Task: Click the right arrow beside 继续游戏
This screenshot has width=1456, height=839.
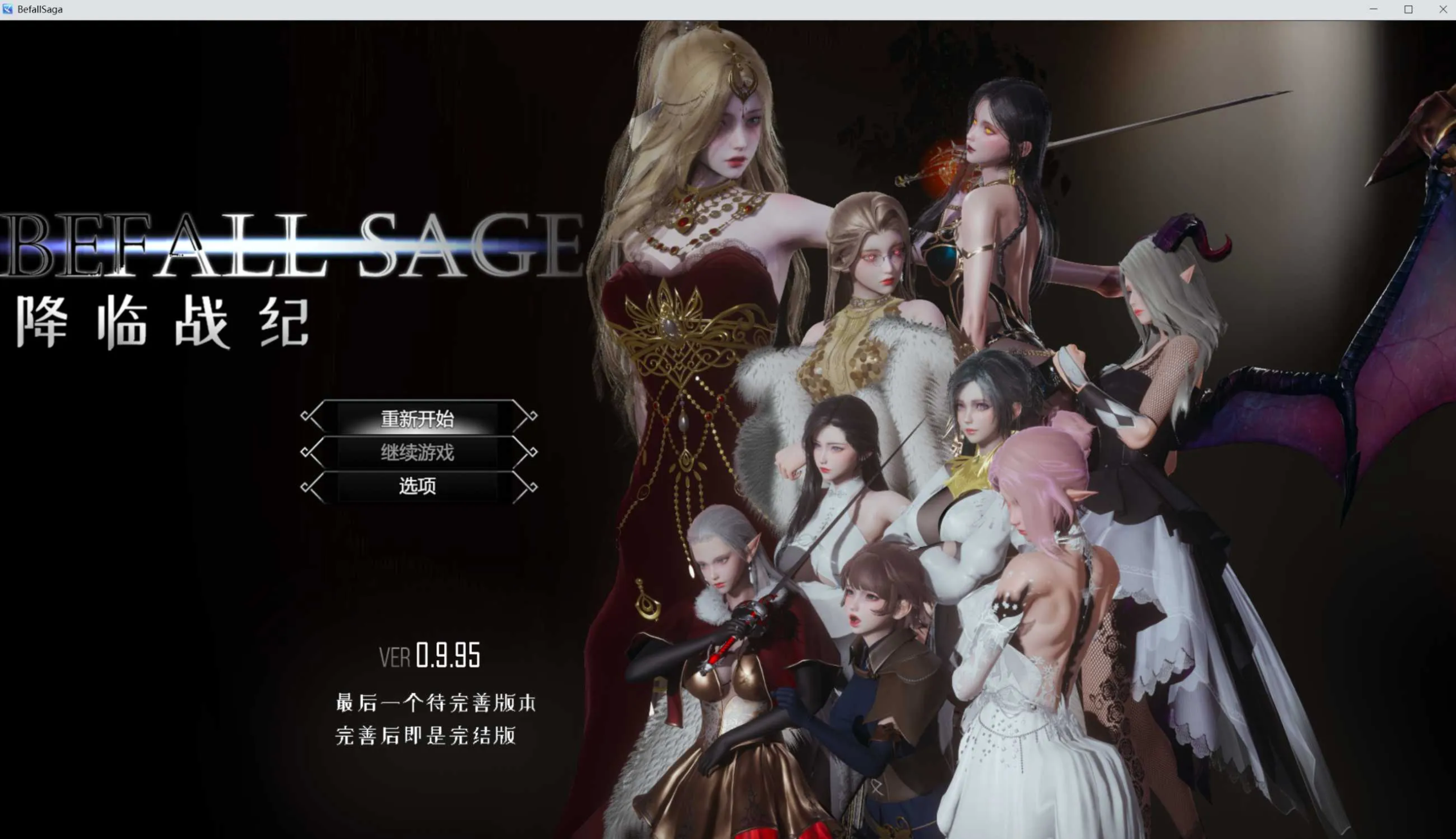Action: 528,453
